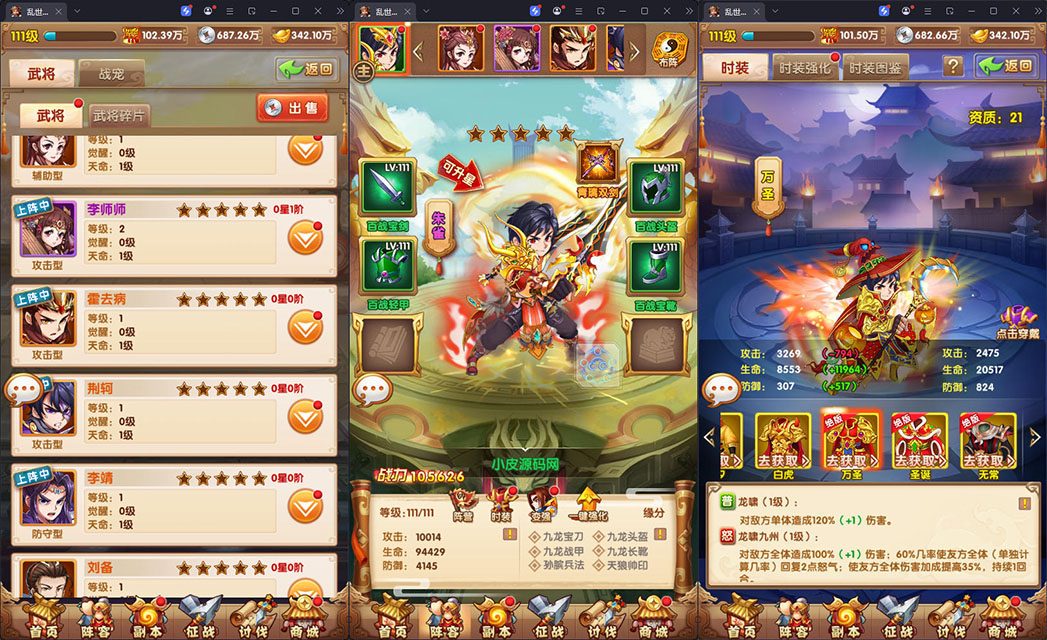Viewport: 1047px width, 640px height.
Task: Open the 变强 hero power-up icon
Action: 541,503
